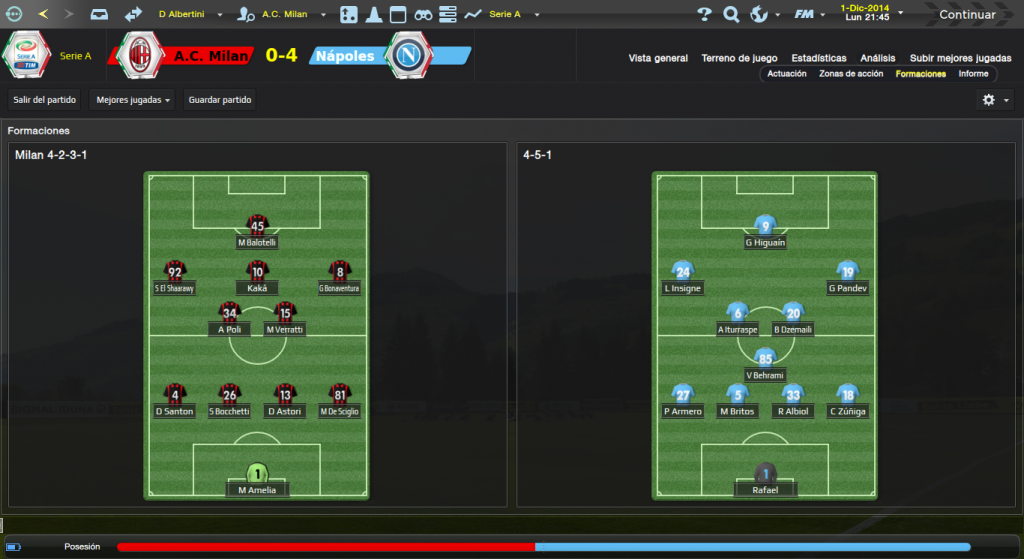The width and height of the screenshot is (1024, 559).
Task: Open the Mejores jugadas dropdown
Action: [132, 100]
